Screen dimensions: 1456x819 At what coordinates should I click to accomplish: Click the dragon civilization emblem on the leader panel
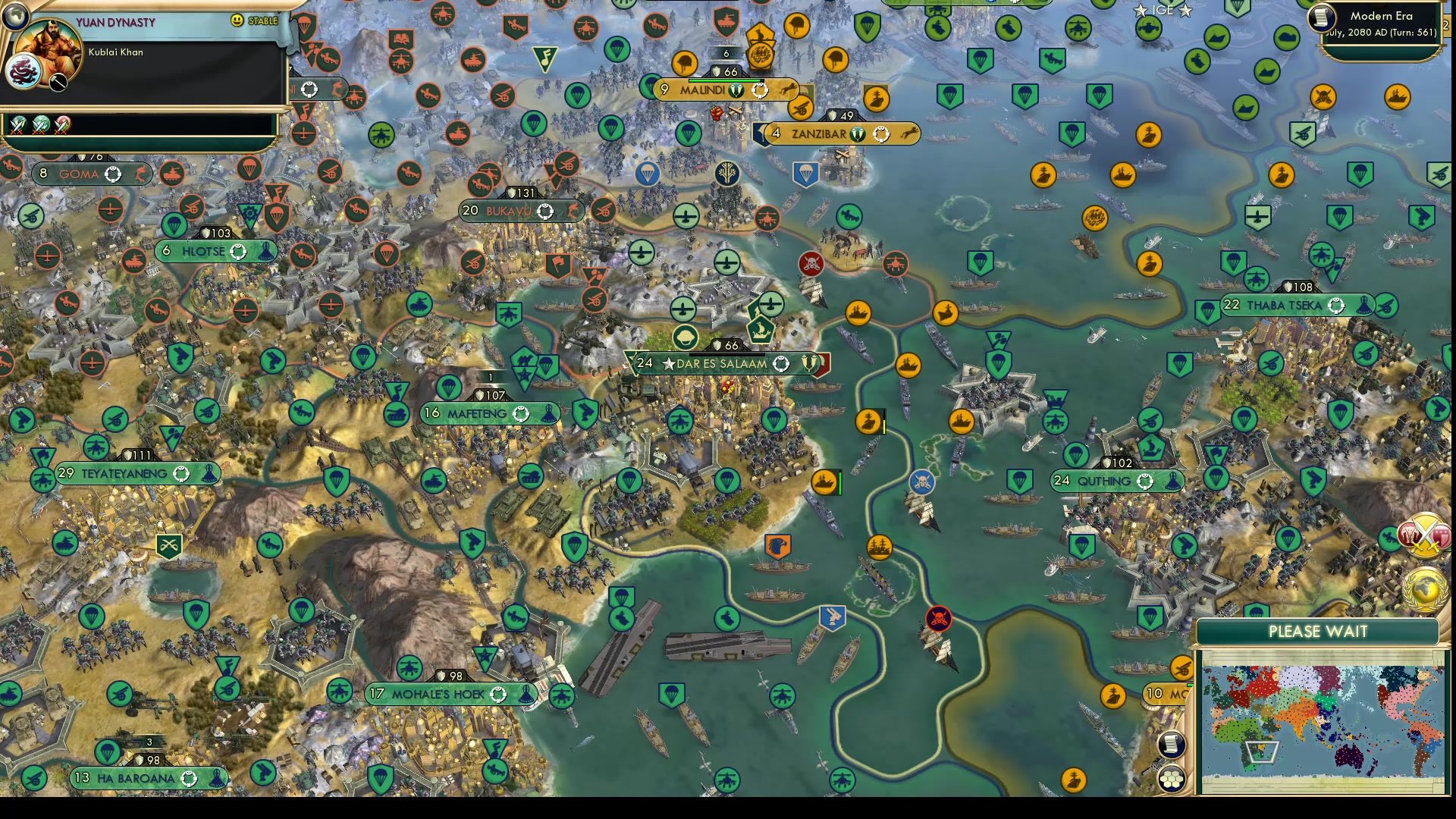[x=23, y=73]
